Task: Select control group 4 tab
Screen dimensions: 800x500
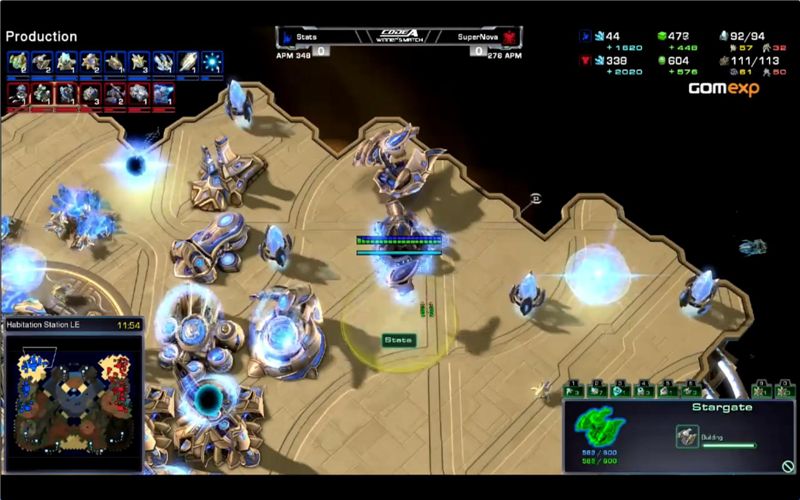Action: (x=642, y=390)
